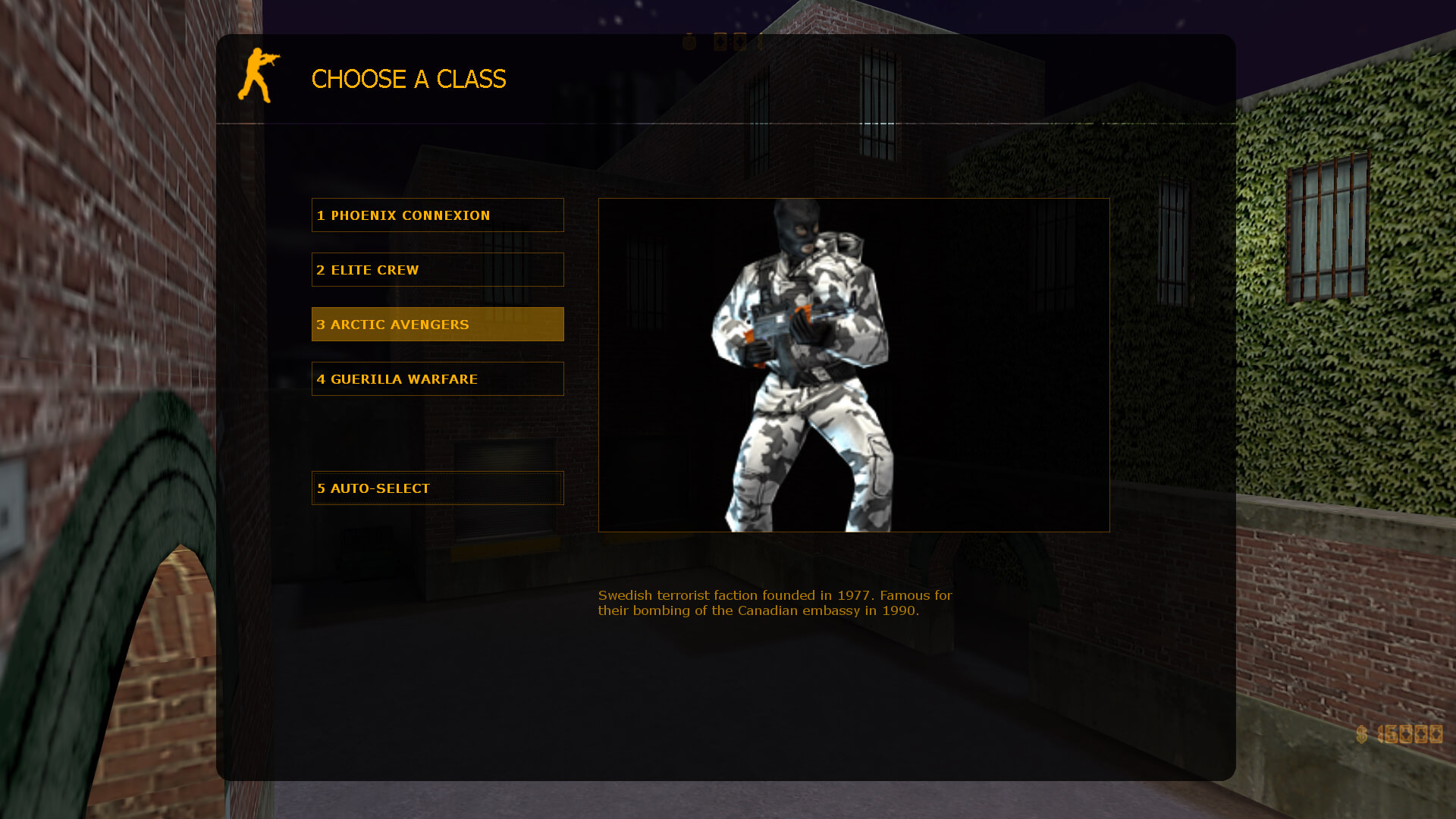Select the Phoenix Connexion class
1456x819 pixels.
tap(438, 215)
